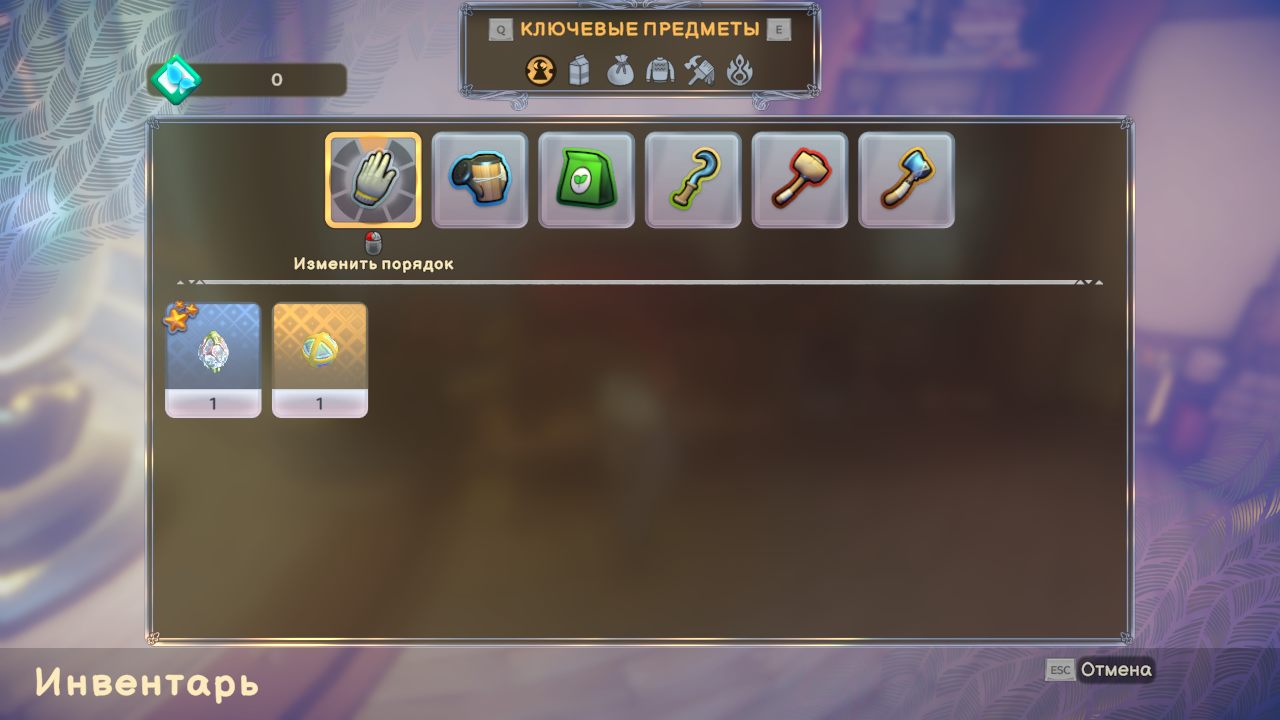Pick the sickle tool slot
1280x720 pixels.
pos(693,180)
